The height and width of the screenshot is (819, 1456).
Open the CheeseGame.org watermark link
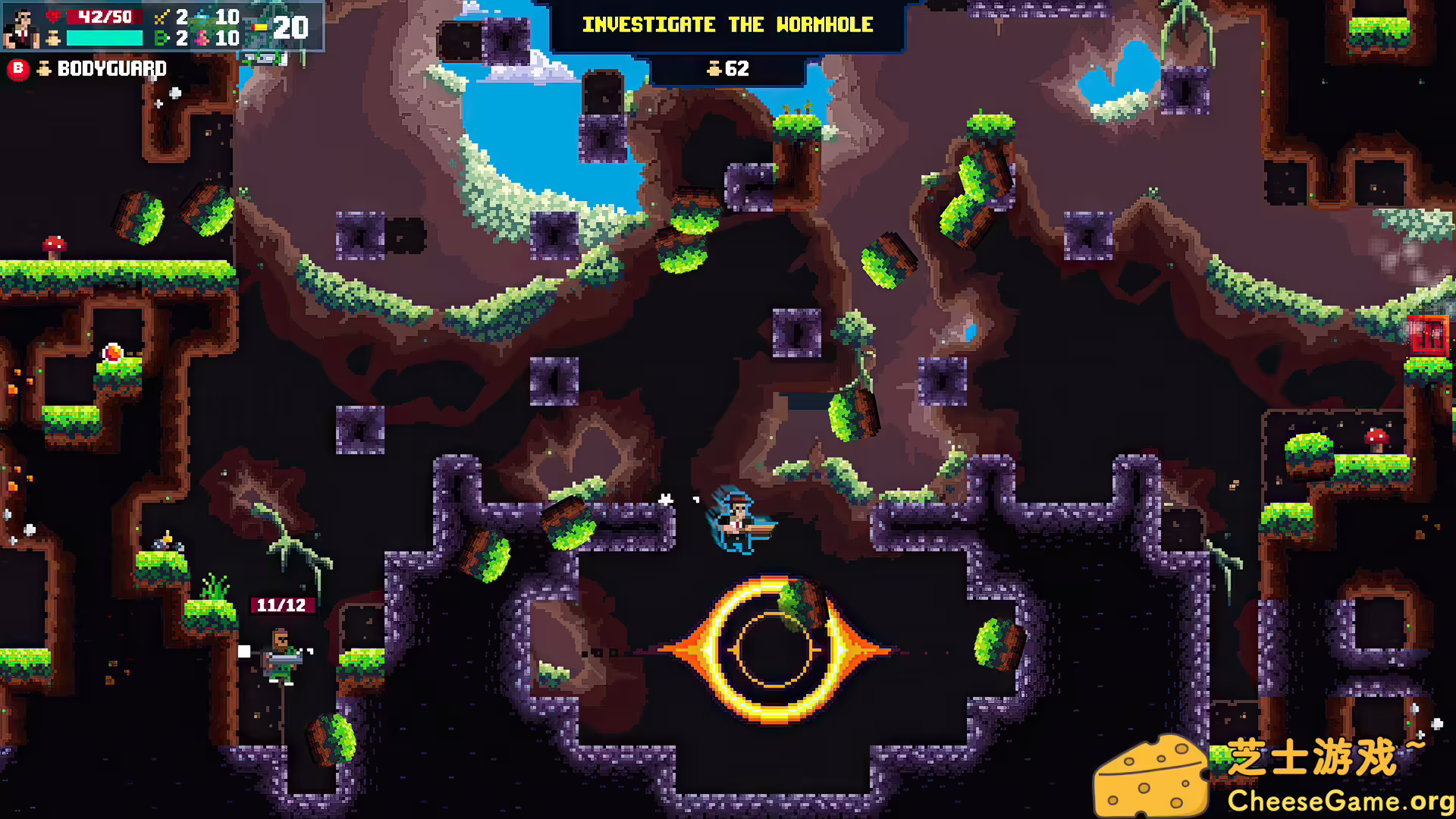[x=1339, y=801]
